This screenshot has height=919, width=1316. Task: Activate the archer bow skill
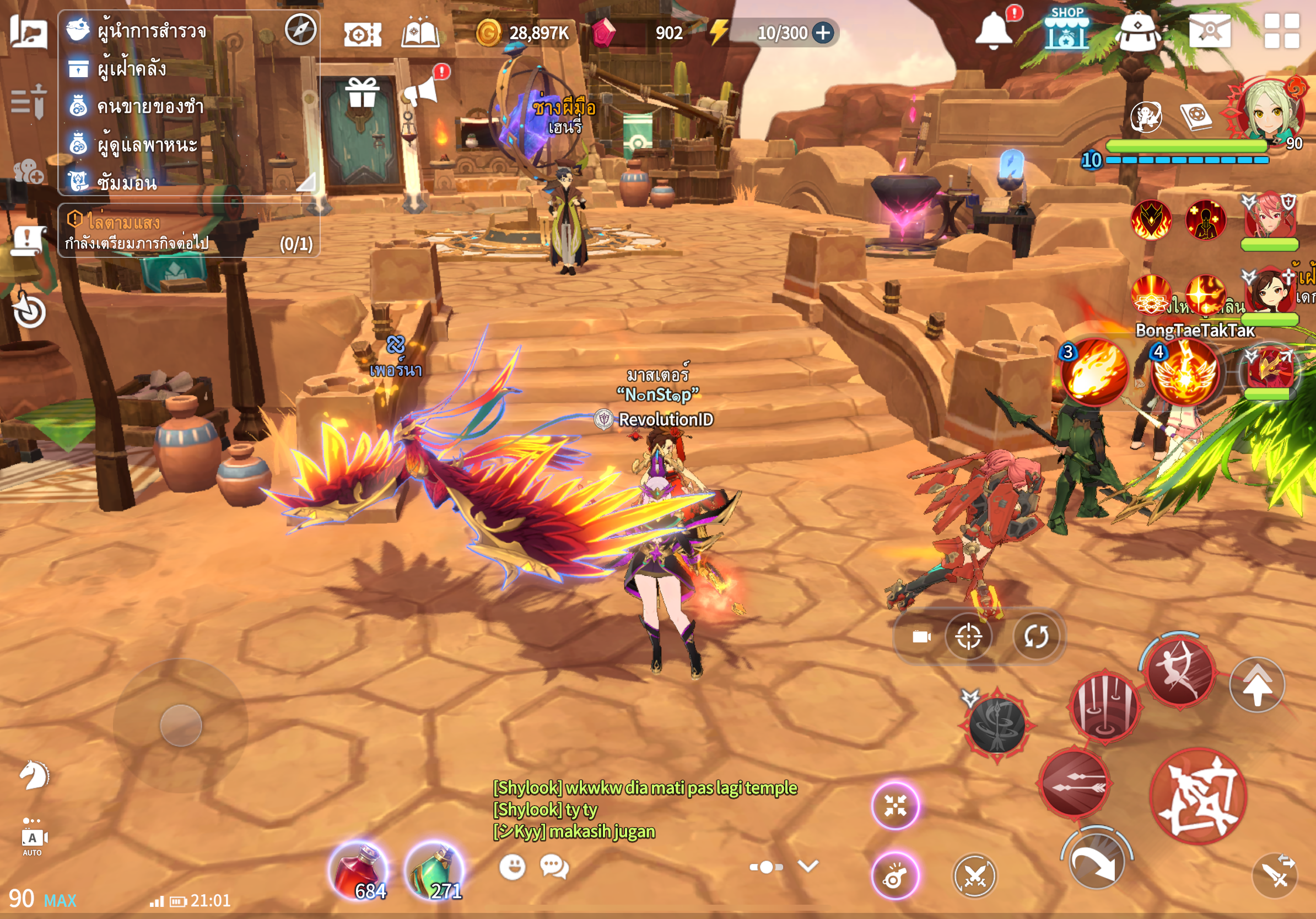click(1179, 671)
